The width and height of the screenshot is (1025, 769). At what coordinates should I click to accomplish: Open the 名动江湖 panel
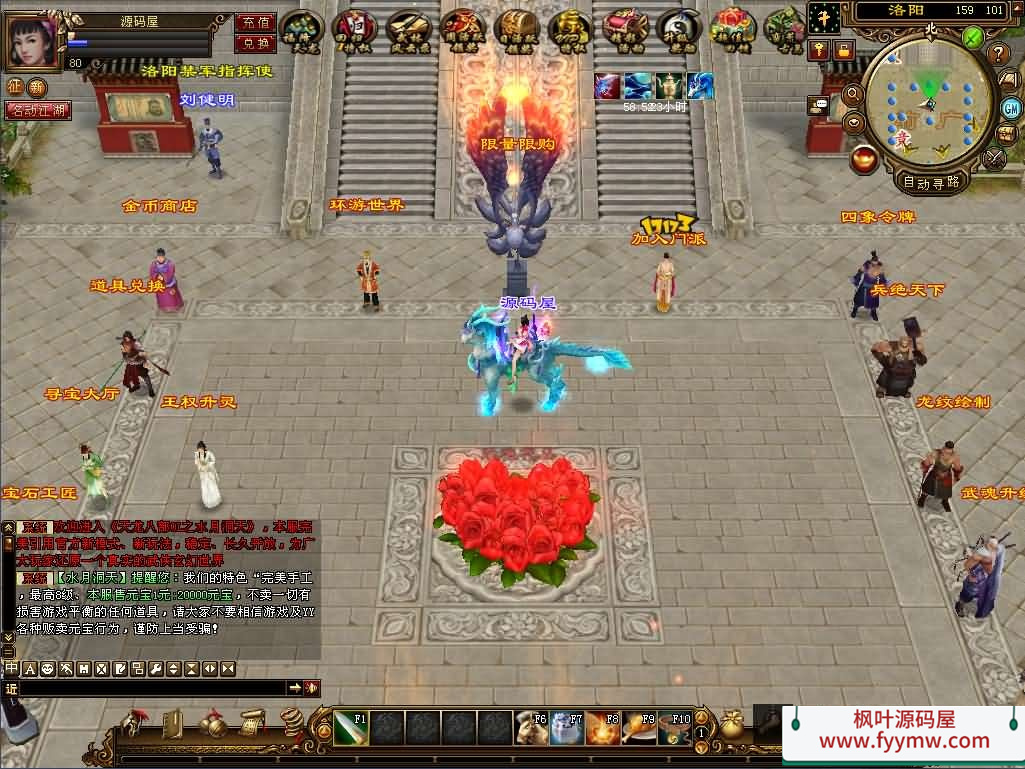(38, 110)
